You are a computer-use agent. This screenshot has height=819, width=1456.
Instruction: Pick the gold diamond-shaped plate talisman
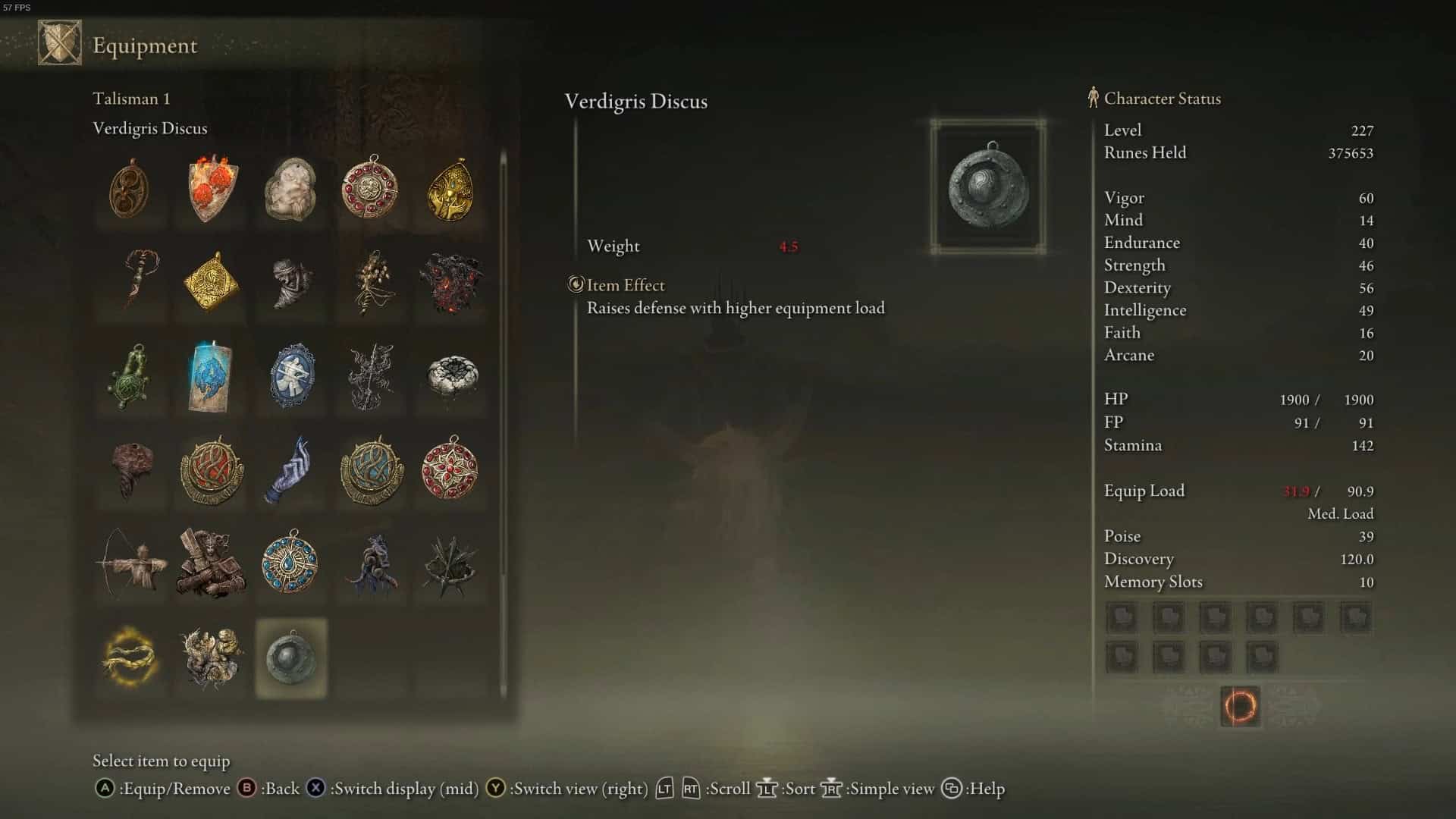click(211, 282)
